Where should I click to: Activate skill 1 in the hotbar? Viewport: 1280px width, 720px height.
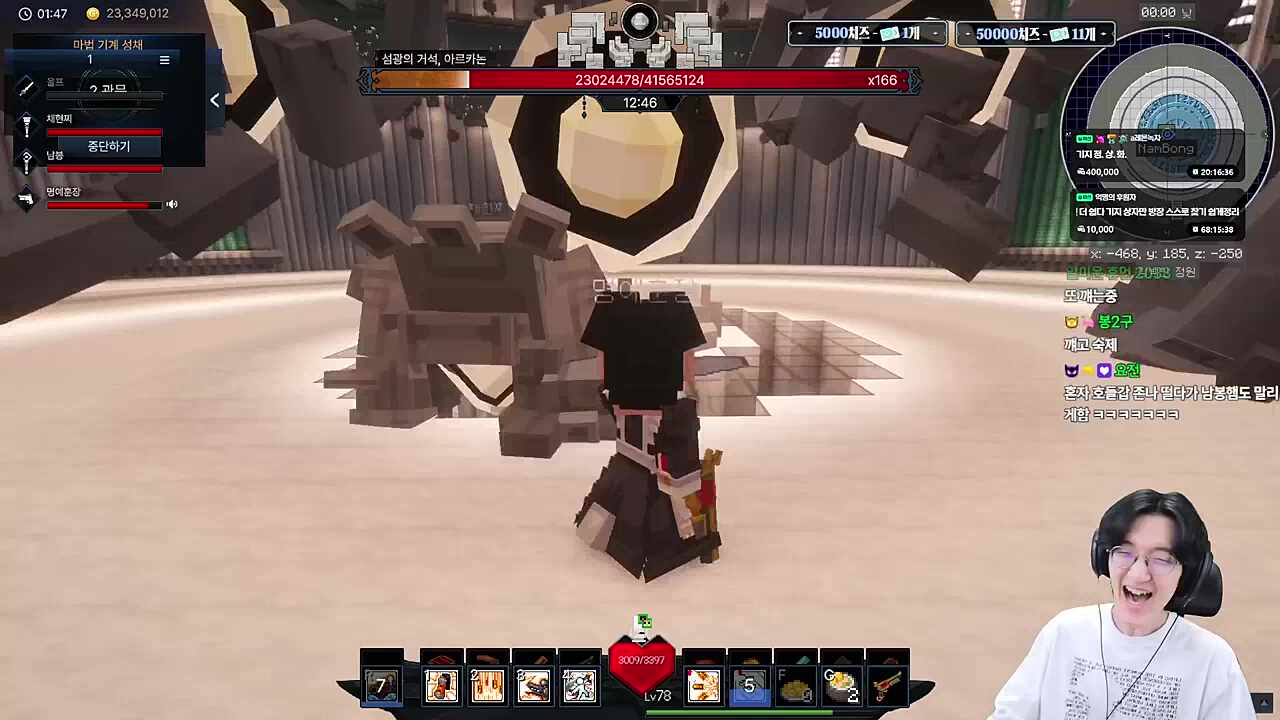441,685
